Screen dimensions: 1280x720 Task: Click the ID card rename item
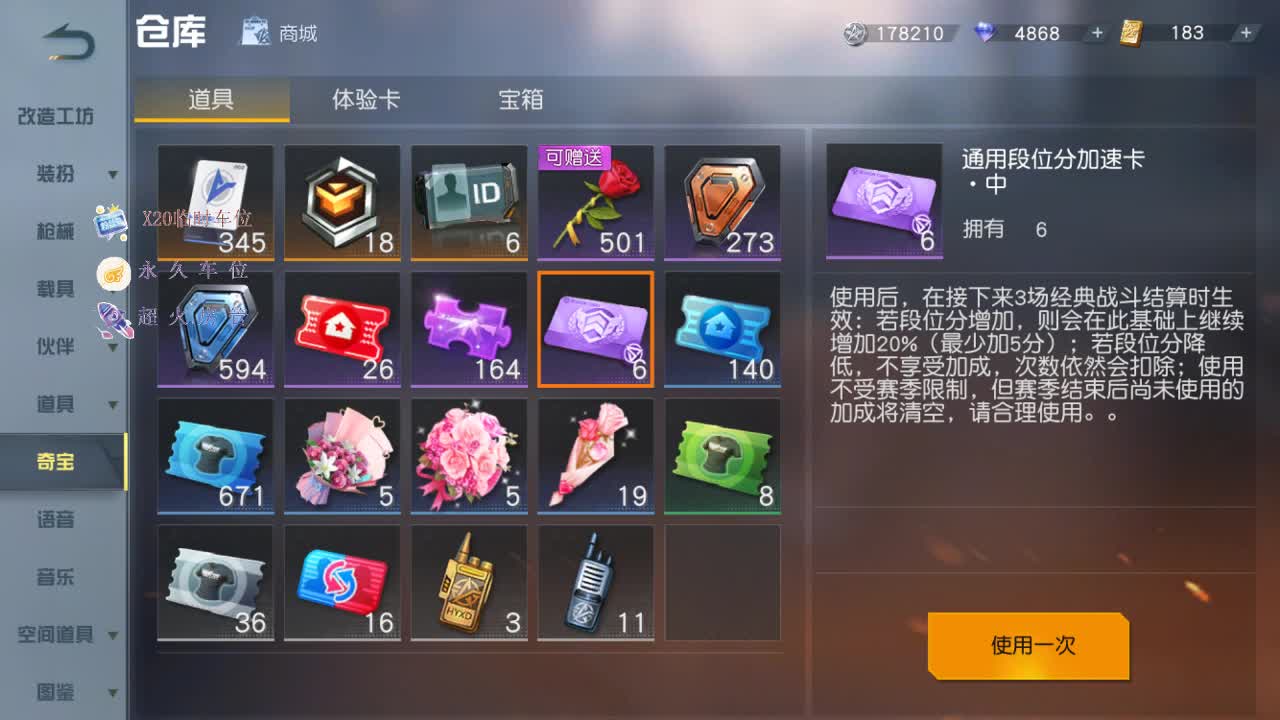[x=469, y=202]
